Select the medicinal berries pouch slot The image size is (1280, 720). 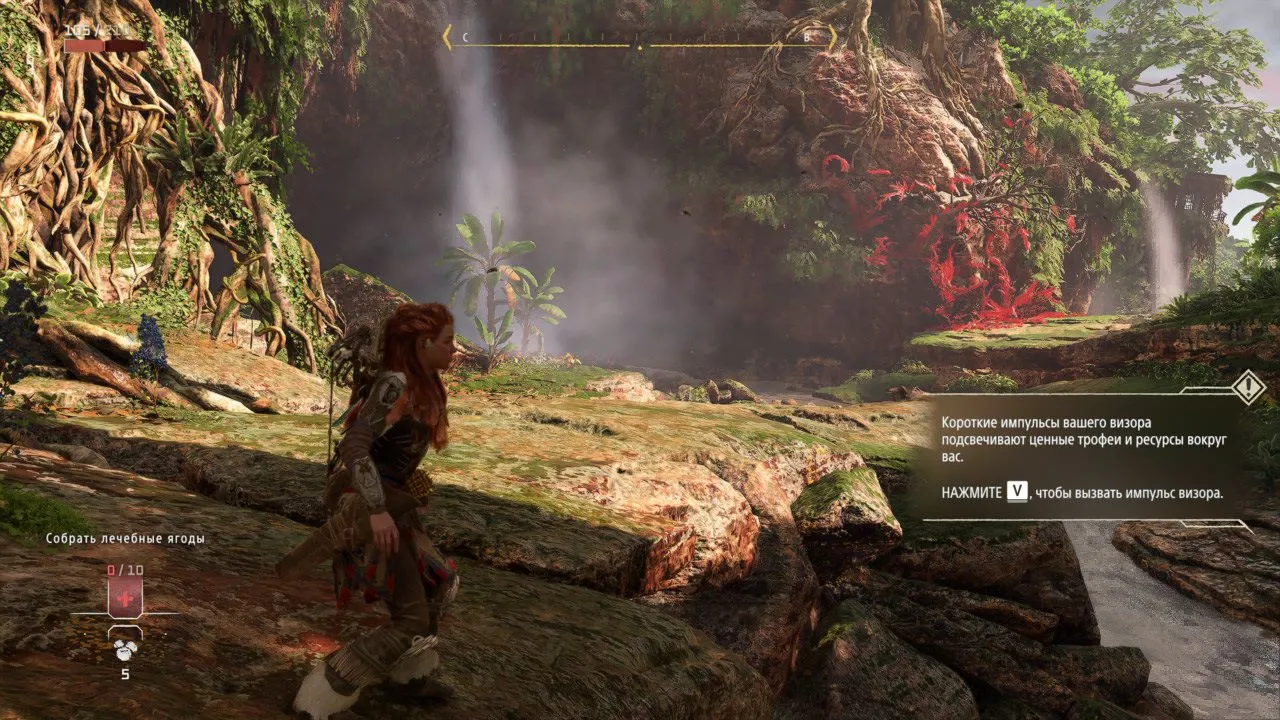pos(125,596)
